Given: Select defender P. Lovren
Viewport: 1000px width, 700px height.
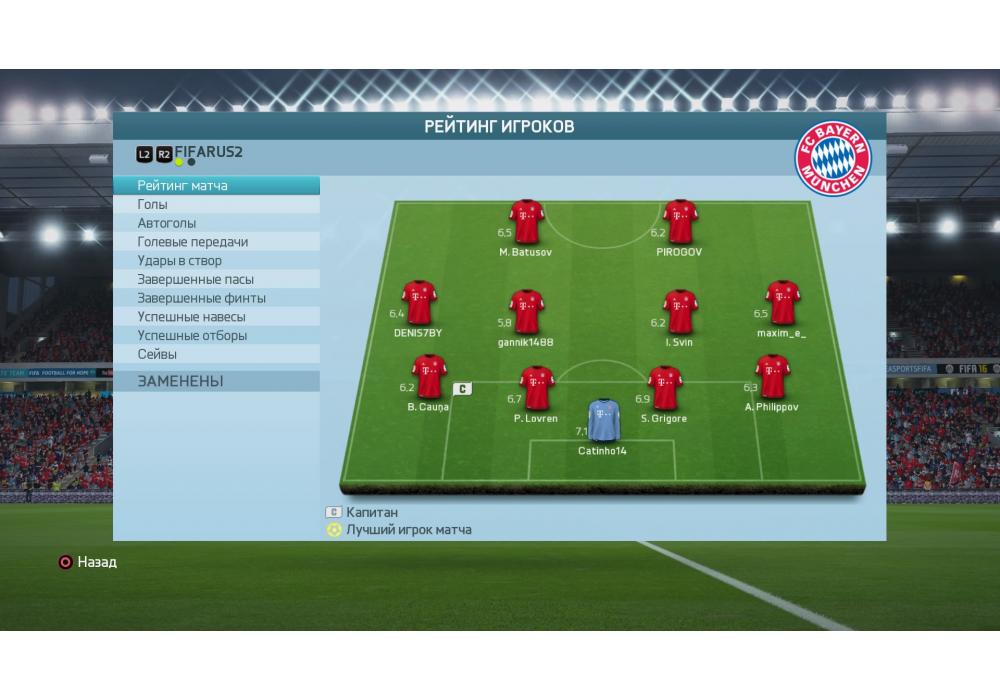Looking at the screenshot, I should 536,389.
